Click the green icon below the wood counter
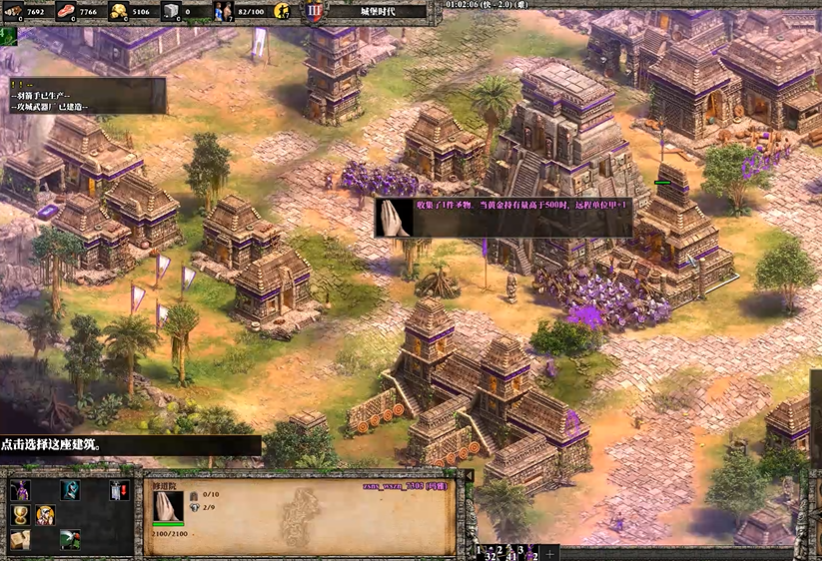Viewport: 822px width, 561px height. click(9, 36)
